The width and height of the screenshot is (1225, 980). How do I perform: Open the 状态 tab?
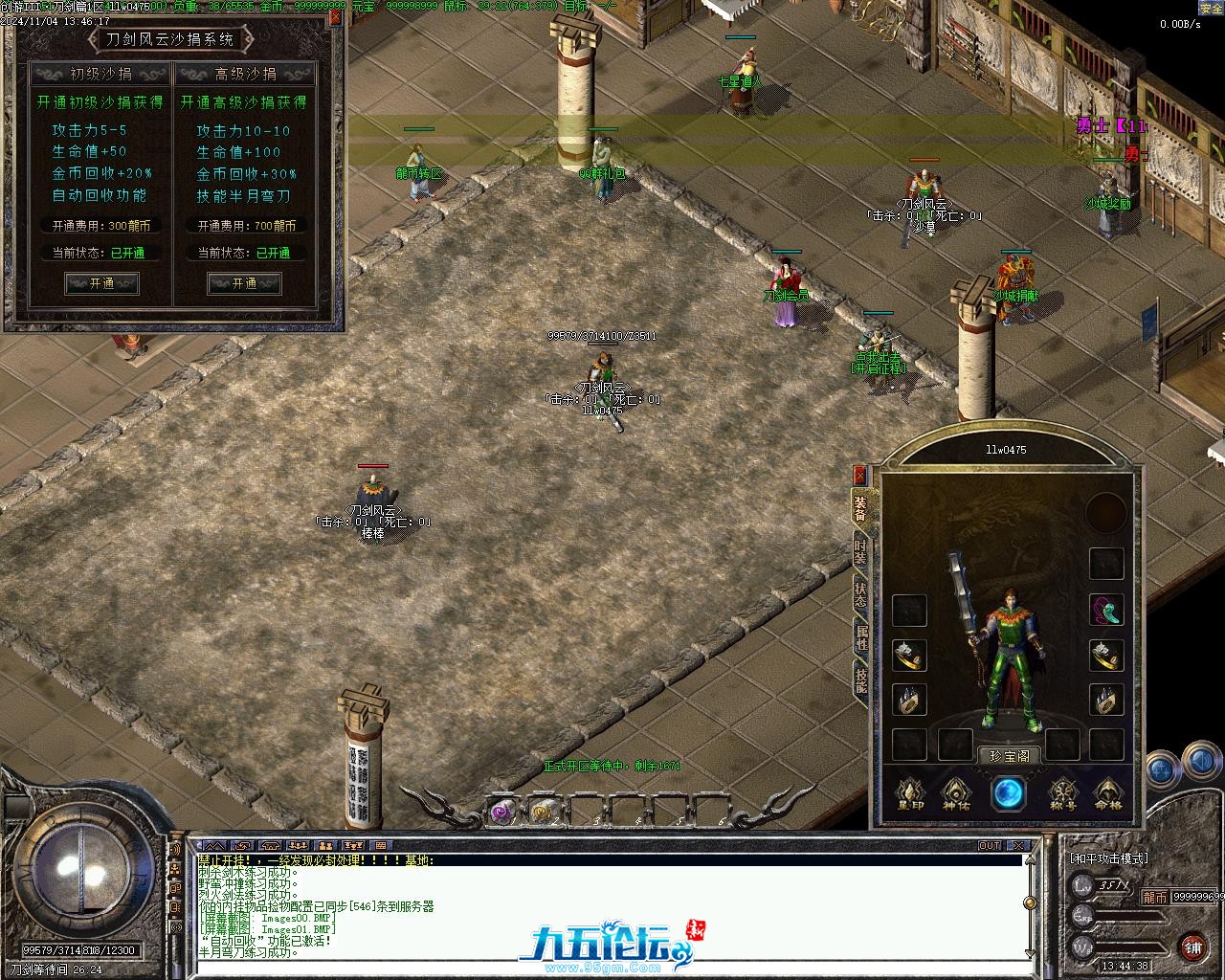point(860,595)
